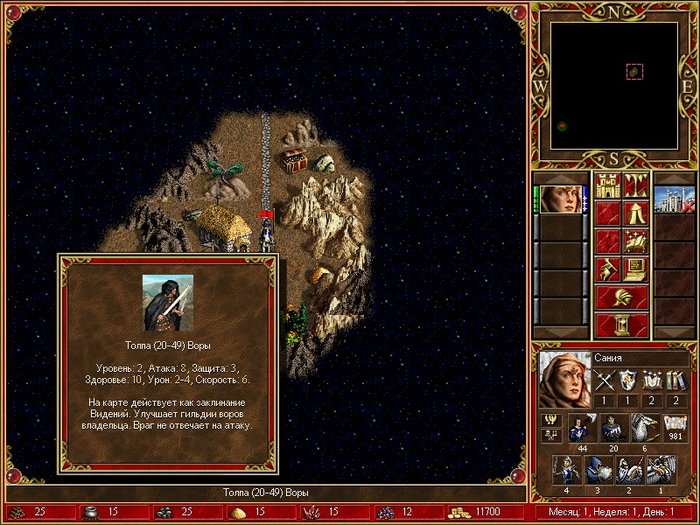Select next hero with helmet button
This screenshot has height=525, width=700.
pyautogui.click(x=621, y=297)
